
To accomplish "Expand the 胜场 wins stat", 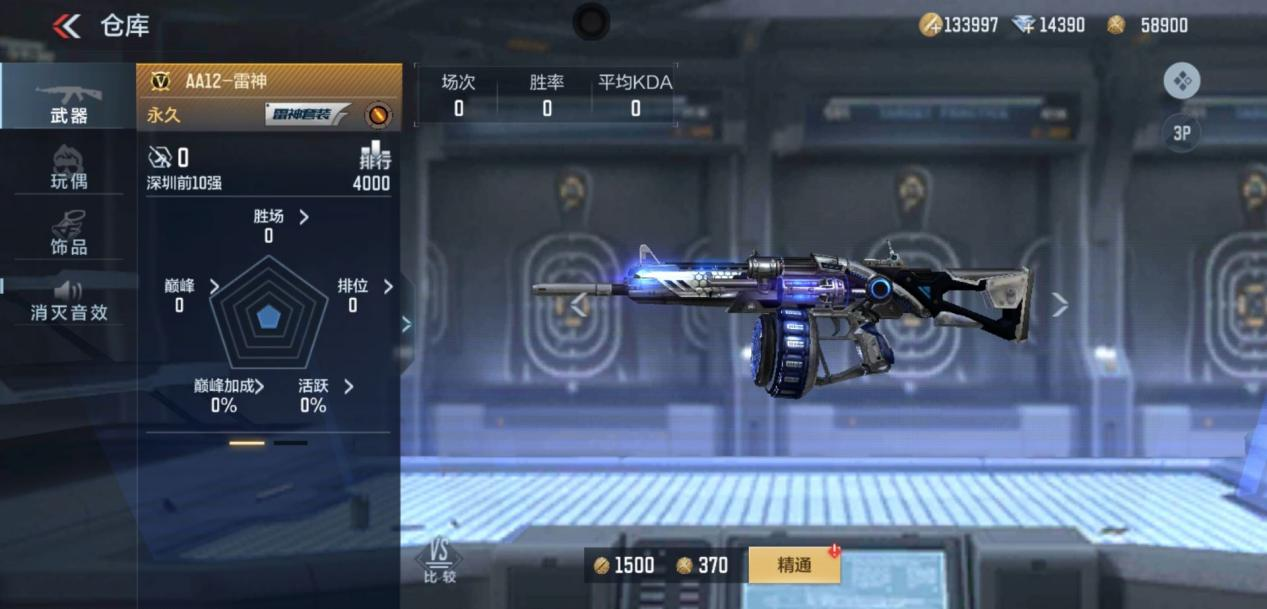I will 282,217.
